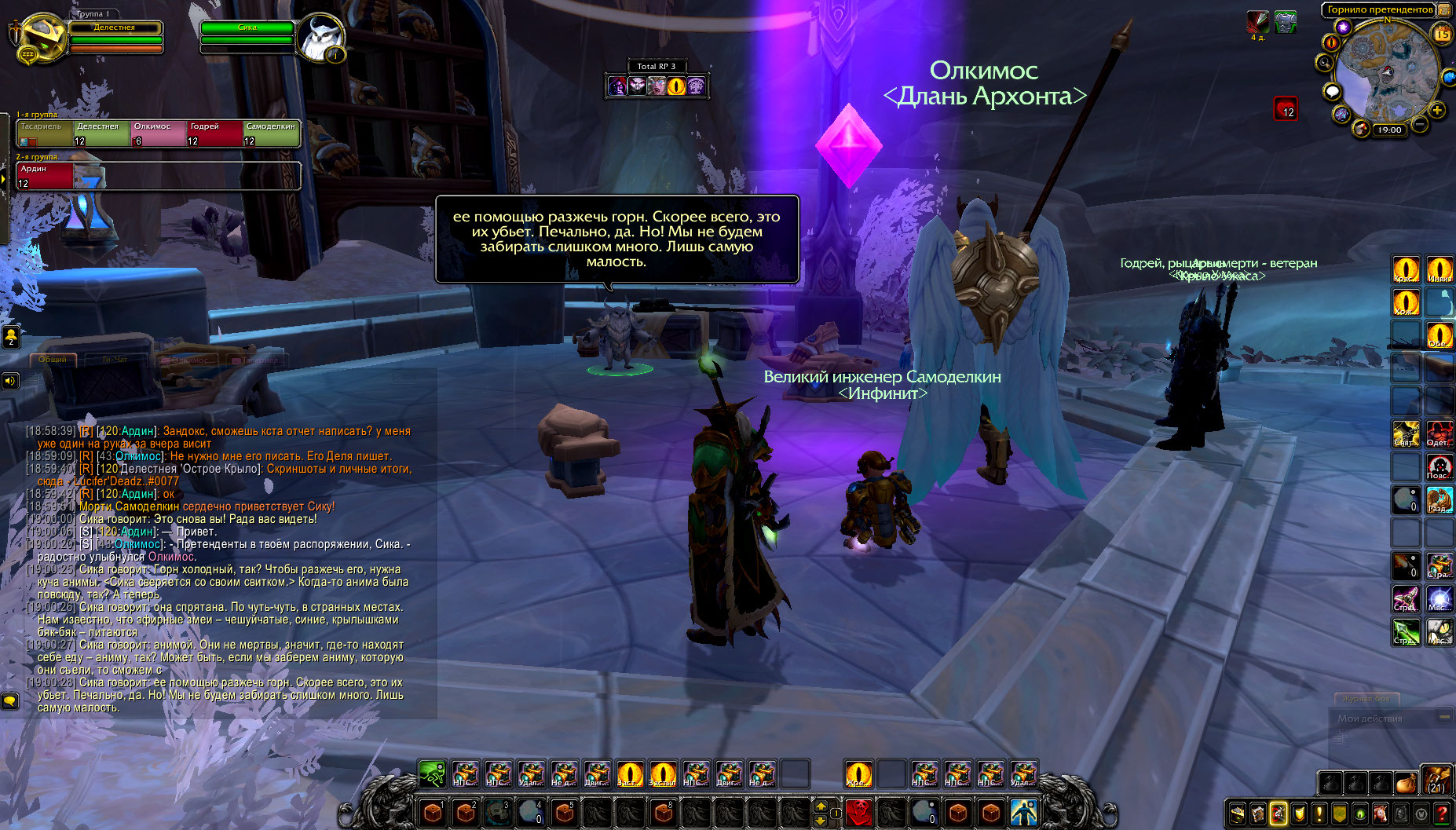This screenshot has height=830, width=1456.
Task: Open the calendar showing day 15
Action: click(1443, 34)
